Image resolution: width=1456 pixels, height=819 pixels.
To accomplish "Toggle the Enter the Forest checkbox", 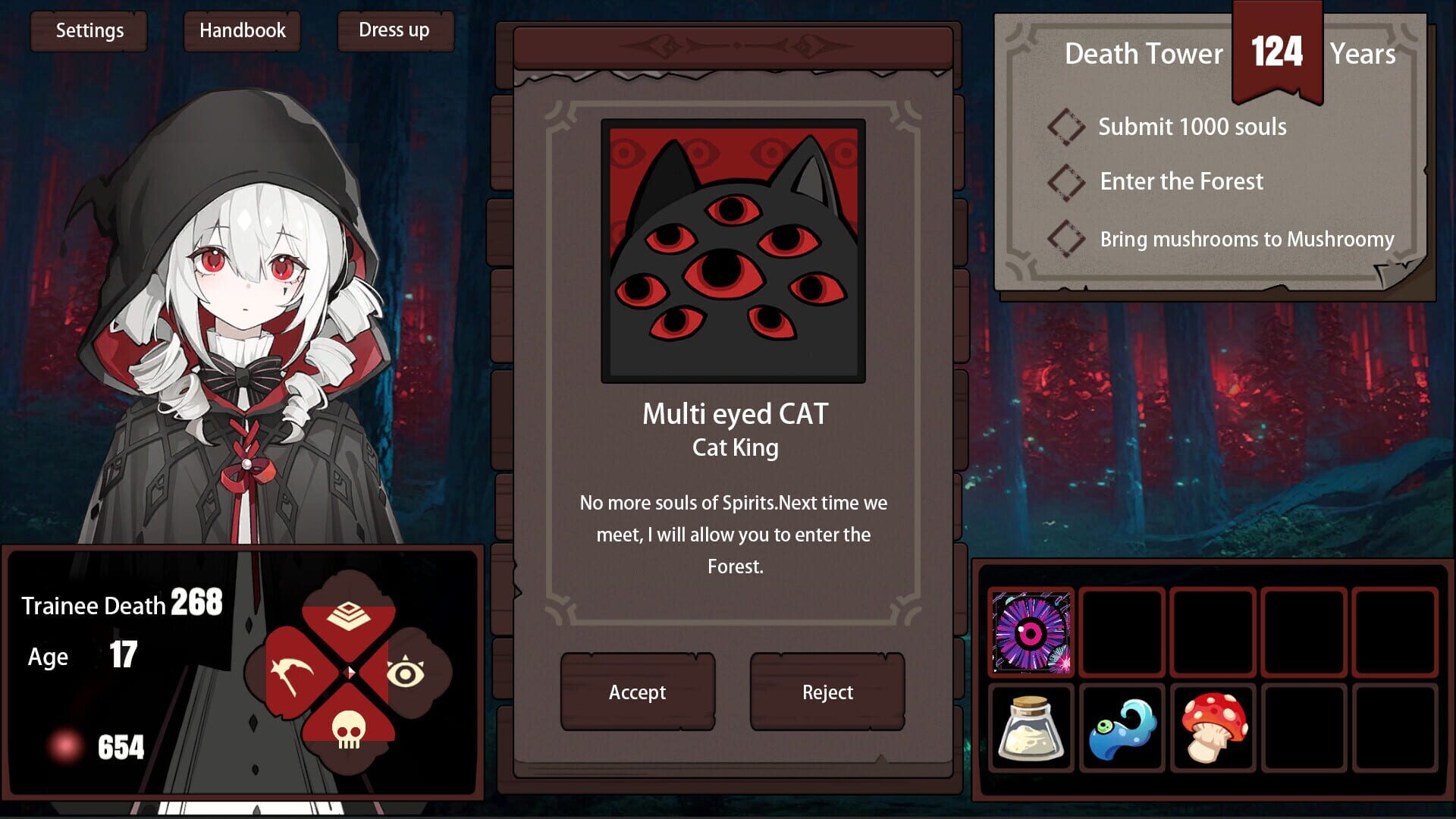I will click(x=1065, y=181).
